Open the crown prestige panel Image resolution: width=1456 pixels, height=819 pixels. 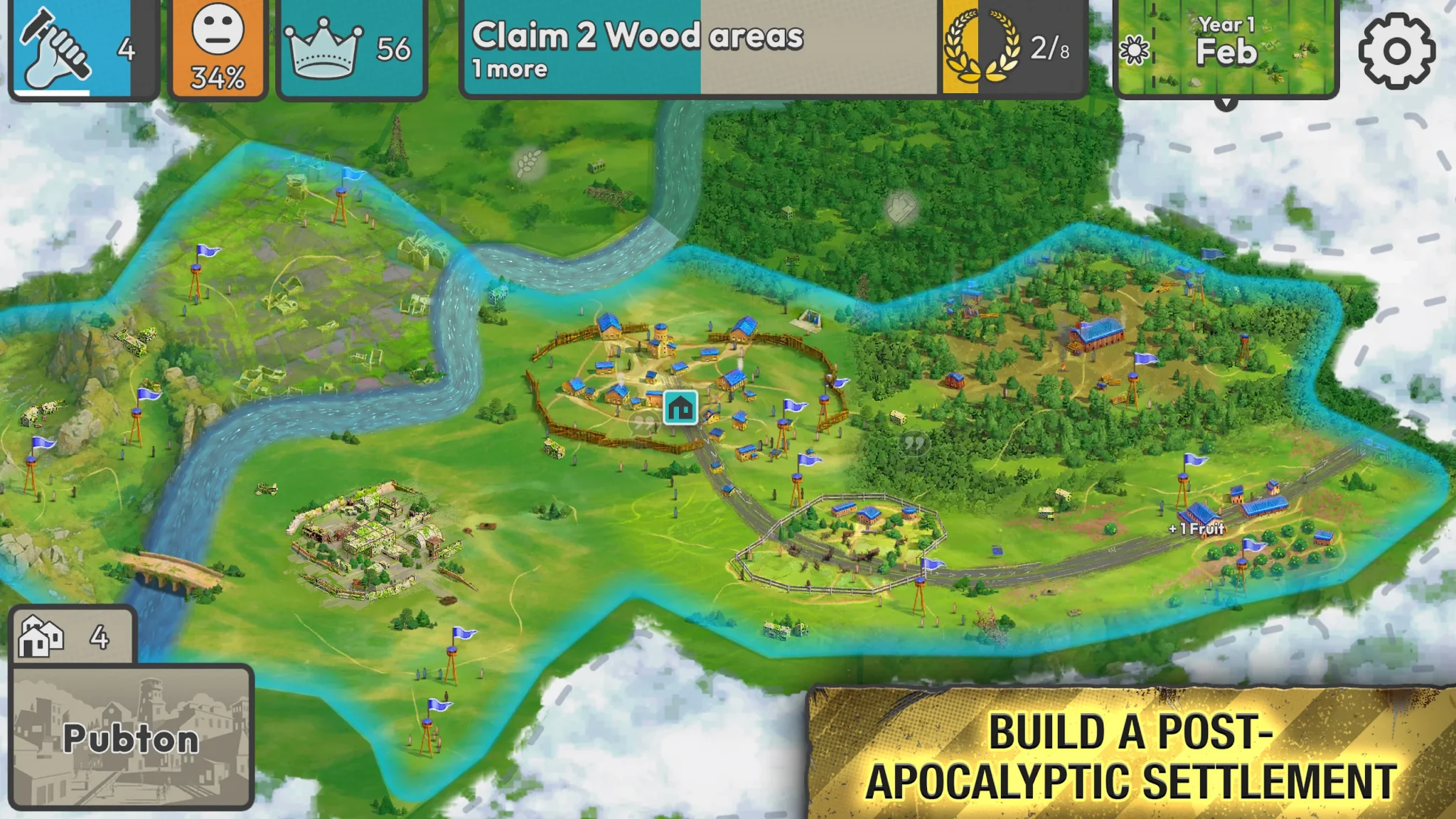[351, 49]
